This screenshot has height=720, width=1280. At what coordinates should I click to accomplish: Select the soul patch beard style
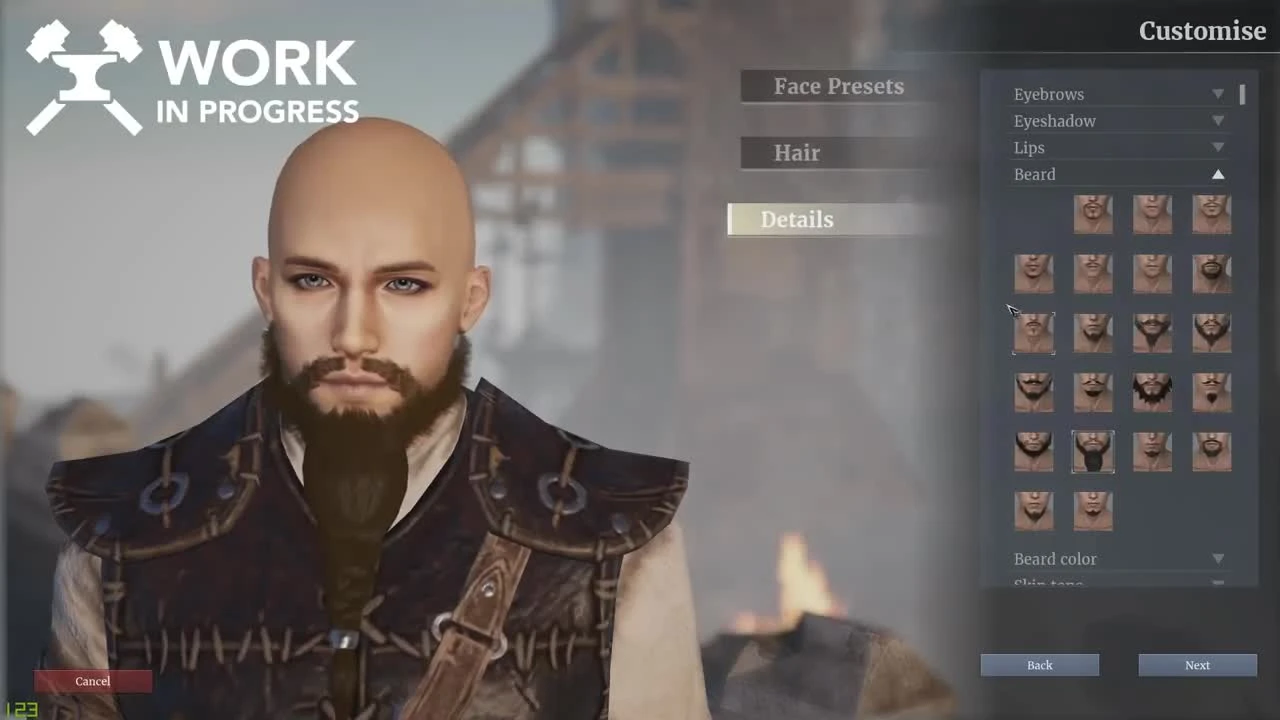1152,452
